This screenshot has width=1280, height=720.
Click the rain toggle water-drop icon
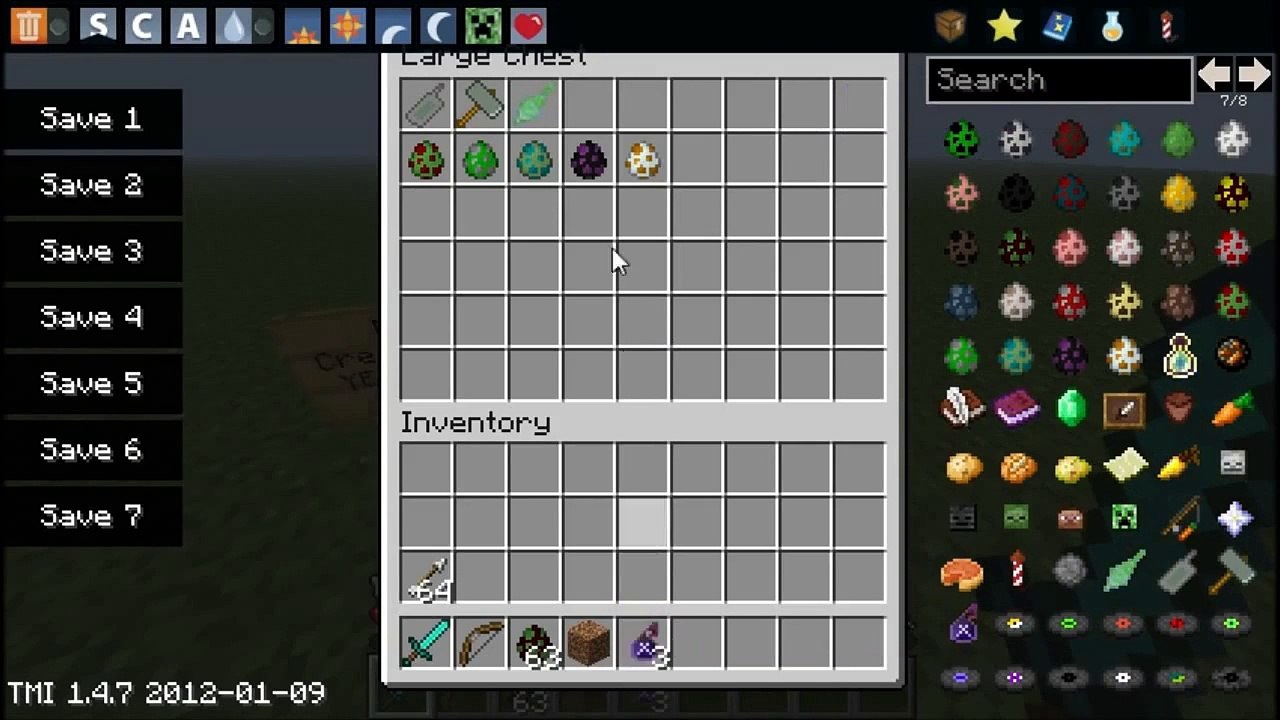pos(232,25)
